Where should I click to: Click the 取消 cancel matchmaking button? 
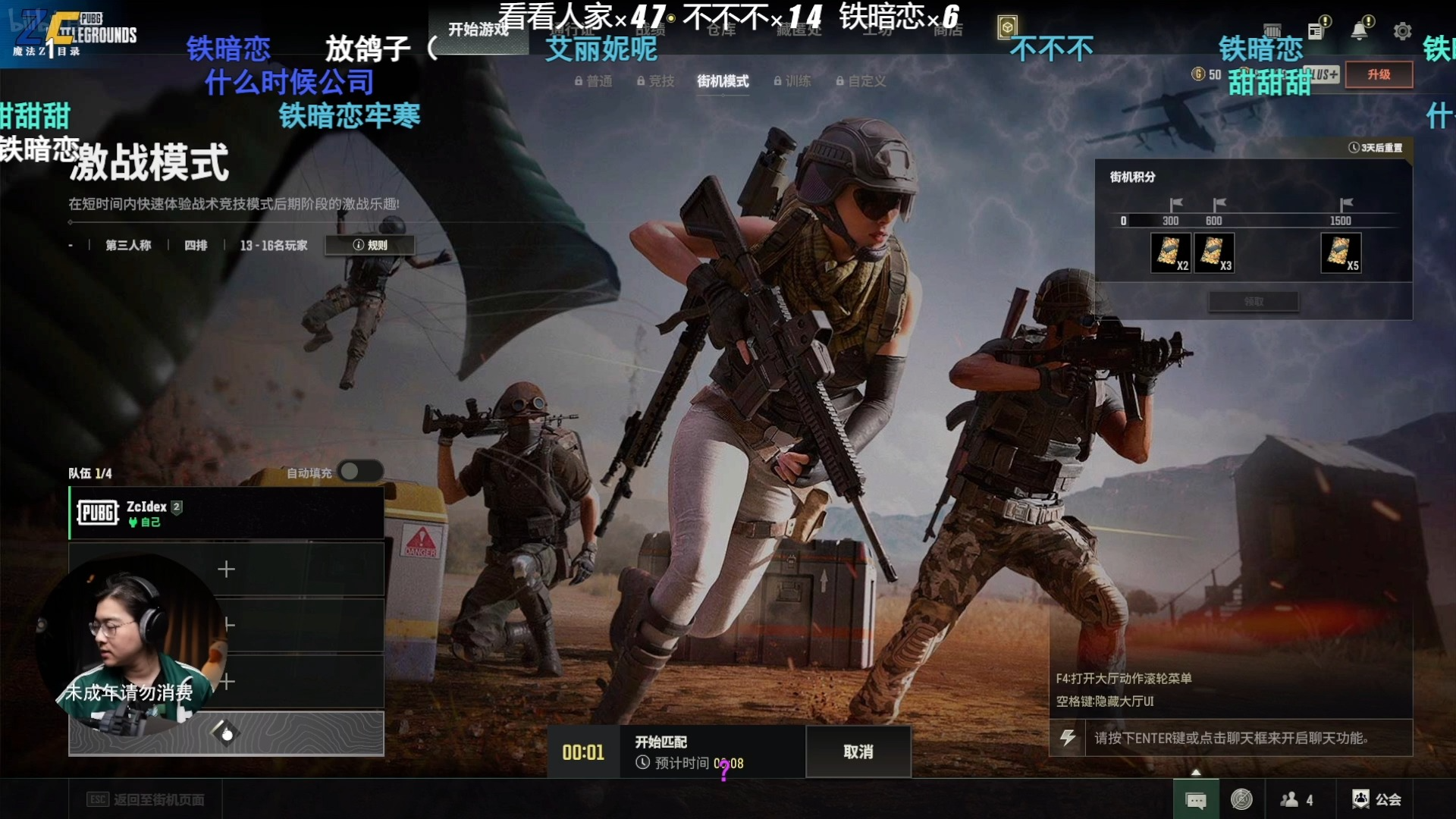point(857,752)
